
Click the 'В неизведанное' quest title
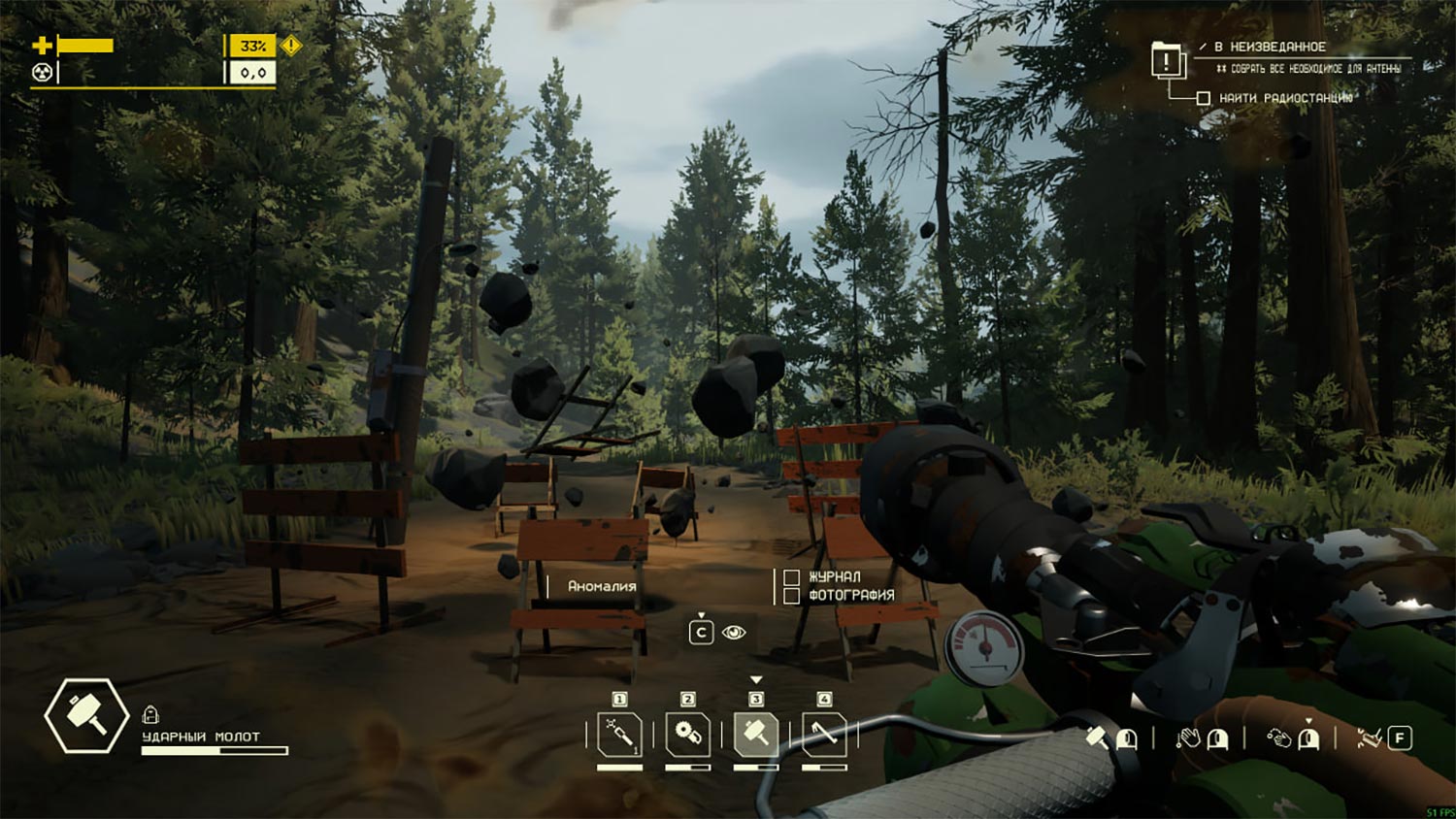[1270, 47]
